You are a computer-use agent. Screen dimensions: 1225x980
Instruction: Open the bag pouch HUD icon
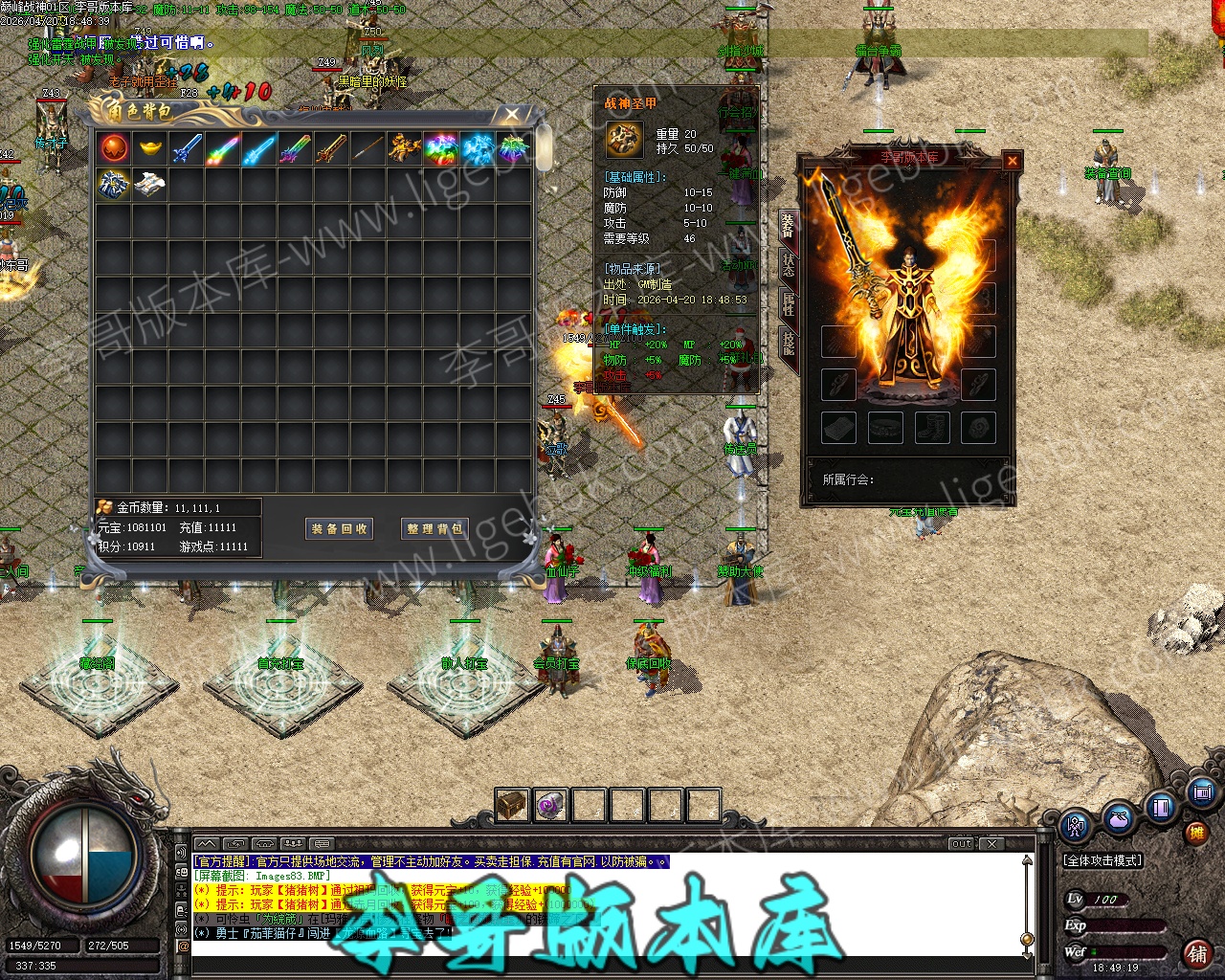point(1118,819)
